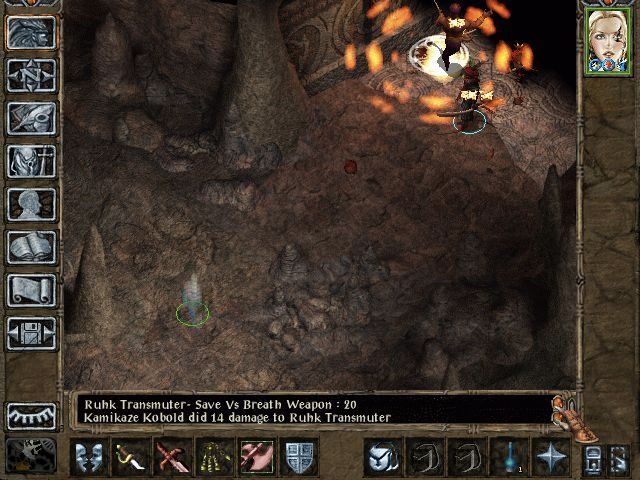
Task: Show the character record bust button
Action: (32, 204)
